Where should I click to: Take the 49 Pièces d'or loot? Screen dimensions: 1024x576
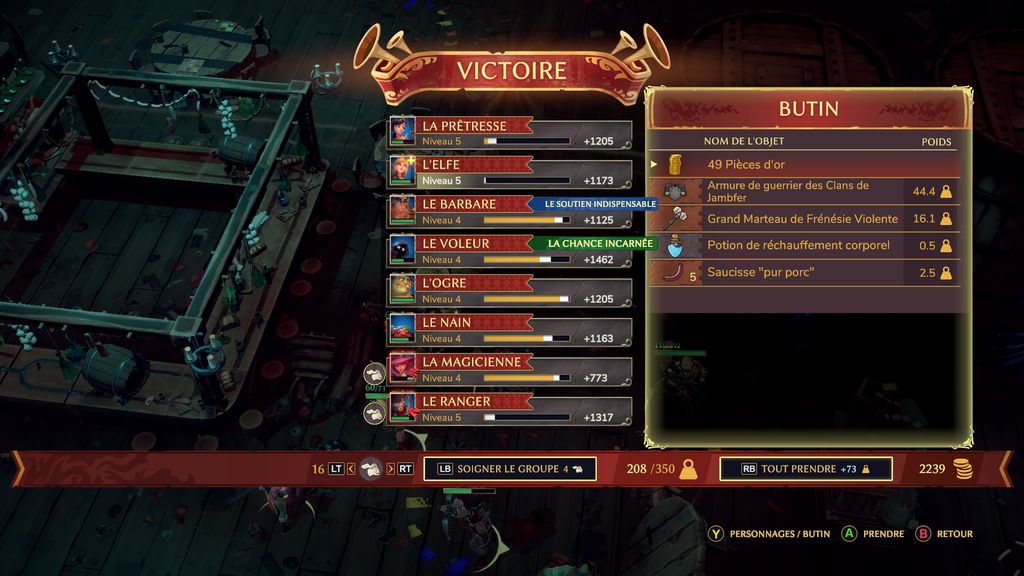[805, 164]
